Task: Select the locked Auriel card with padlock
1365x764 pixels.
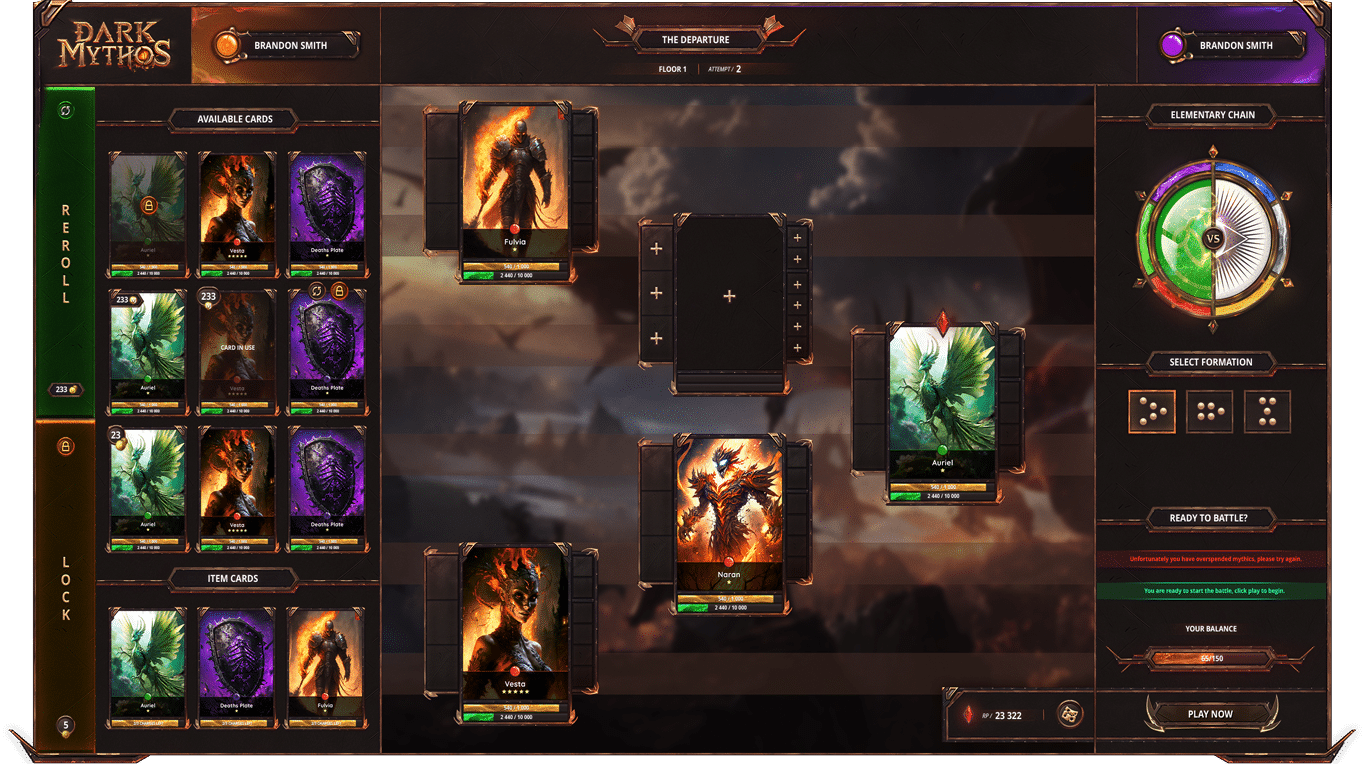Action: click(x=148, y=213)
